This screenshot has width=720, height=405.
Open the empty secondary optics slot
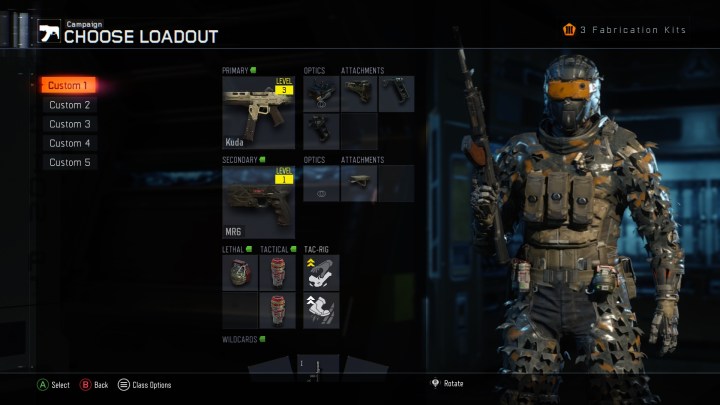pyautogui.click(x=321, y=184)
